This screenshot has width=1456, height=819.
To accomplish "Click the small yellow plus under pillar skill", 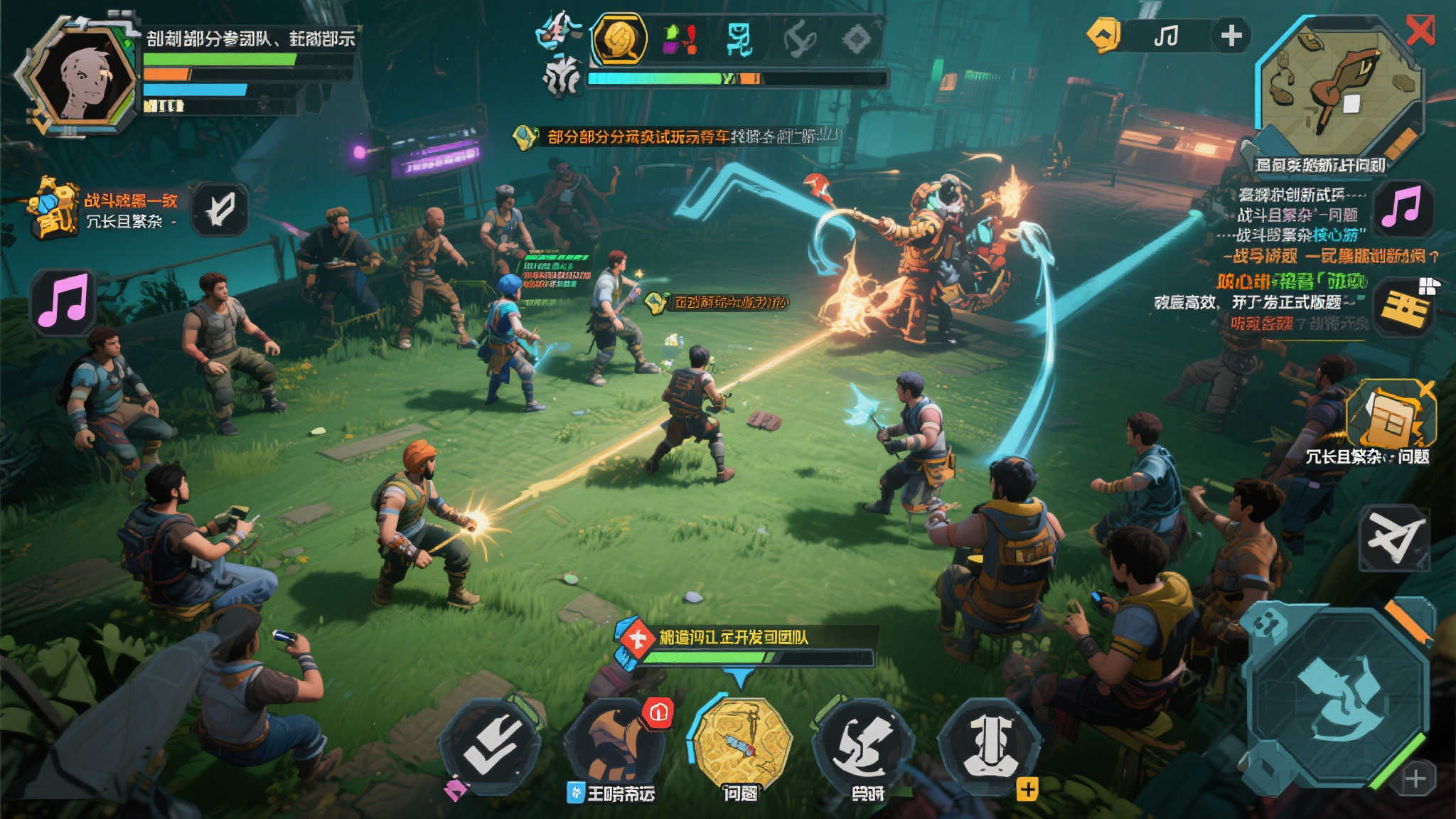I will pyautogui.click(x=1027, y=789).
